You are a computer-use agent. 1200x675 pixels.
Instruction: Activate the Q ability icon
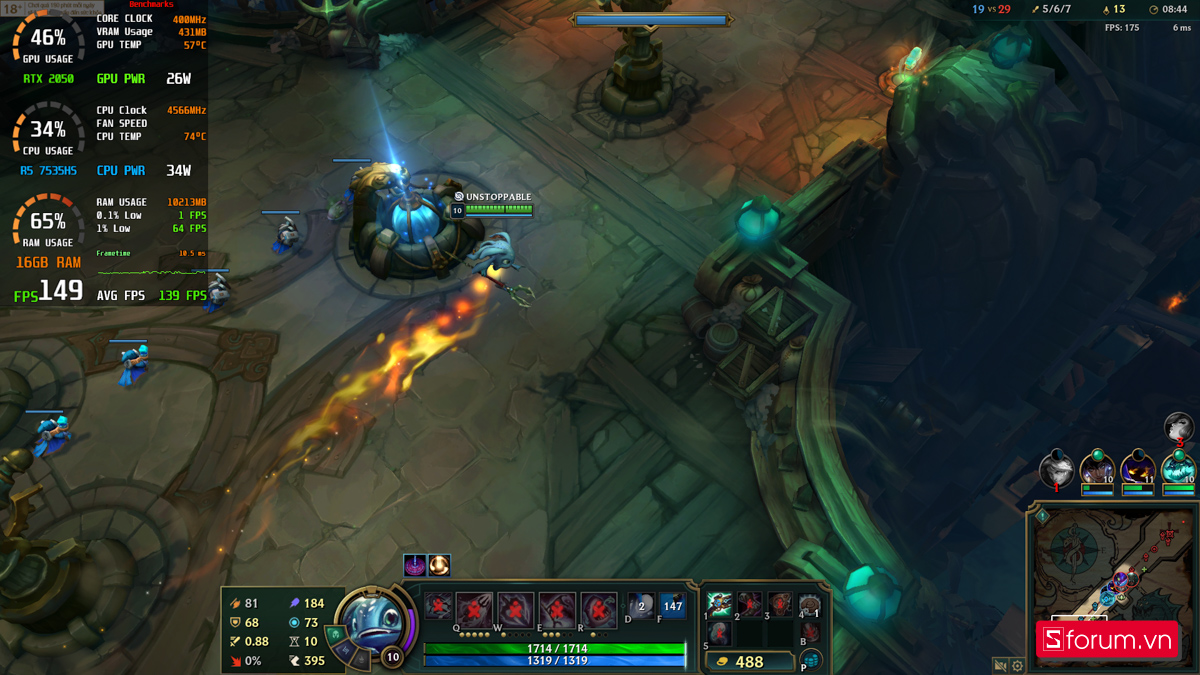coord(474,608)
